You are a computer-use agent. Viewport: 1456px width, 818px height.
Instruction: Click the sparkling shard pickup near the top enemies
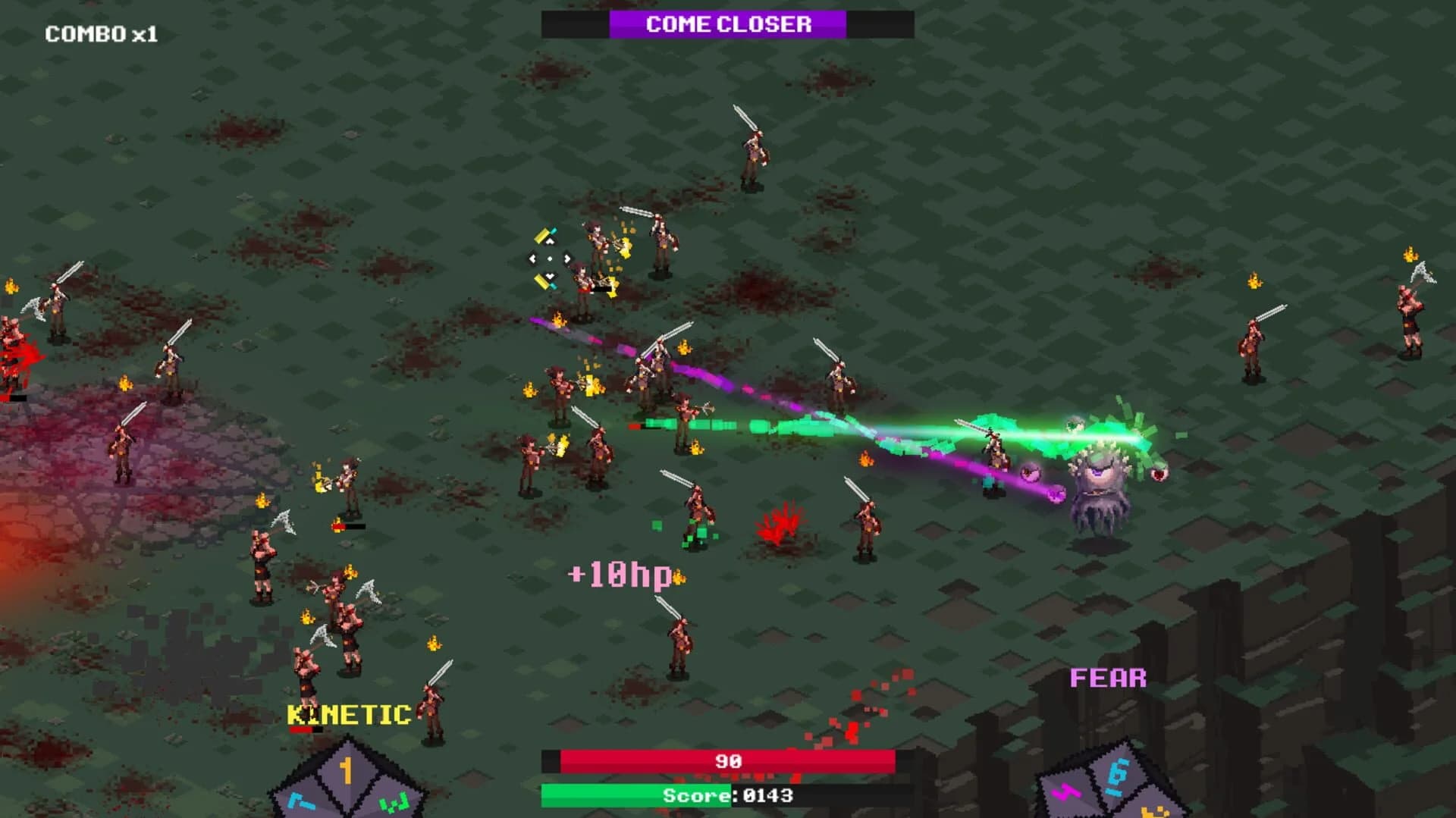pyautogui.click(x=549, y=258)
